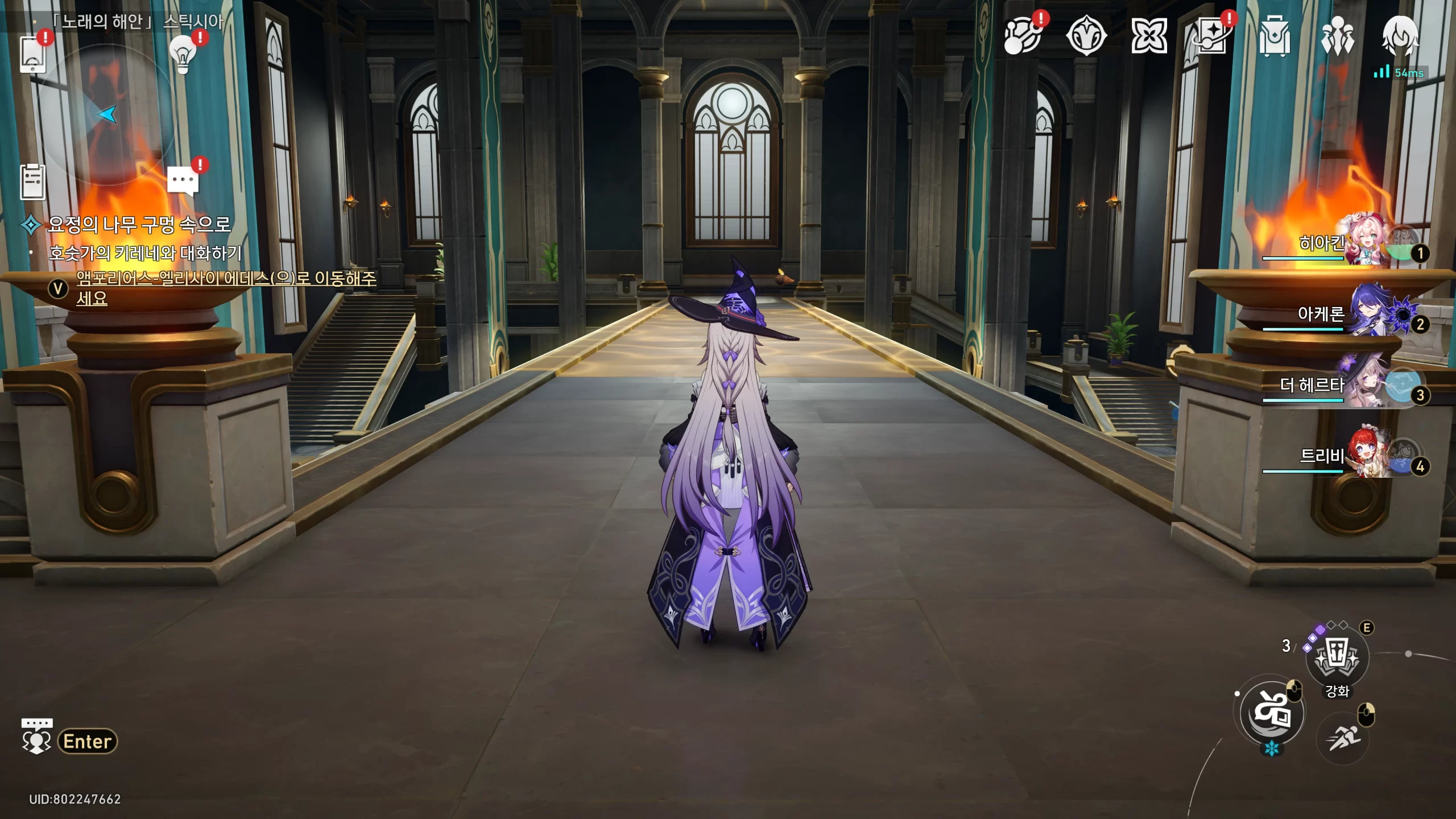The height and width of the screenshot is (819, 1456).
Task: Open the sparkle card event icon
Action: (x=1212, y=36)
